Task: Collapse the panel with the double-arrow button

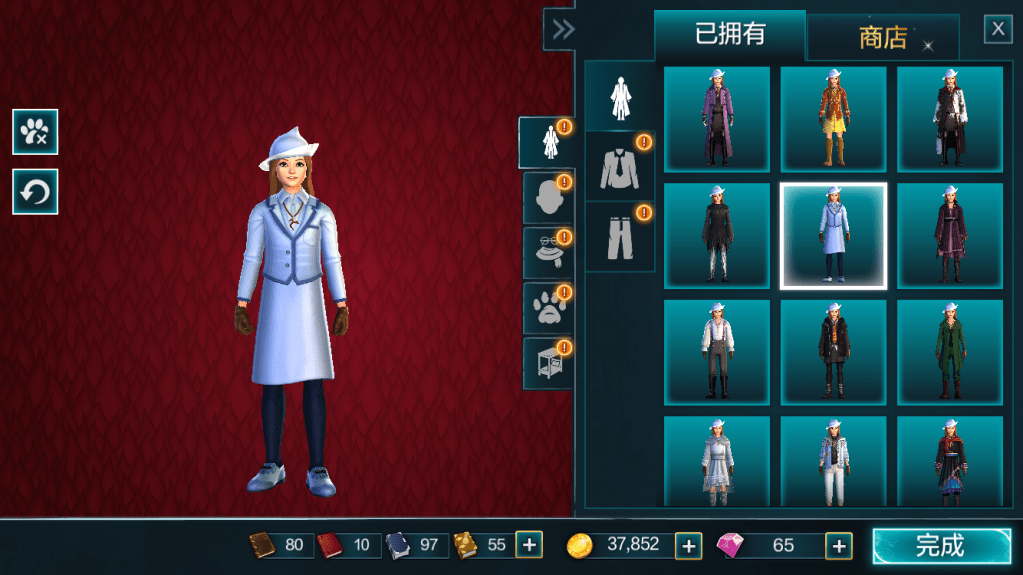Action: (563, 29)
